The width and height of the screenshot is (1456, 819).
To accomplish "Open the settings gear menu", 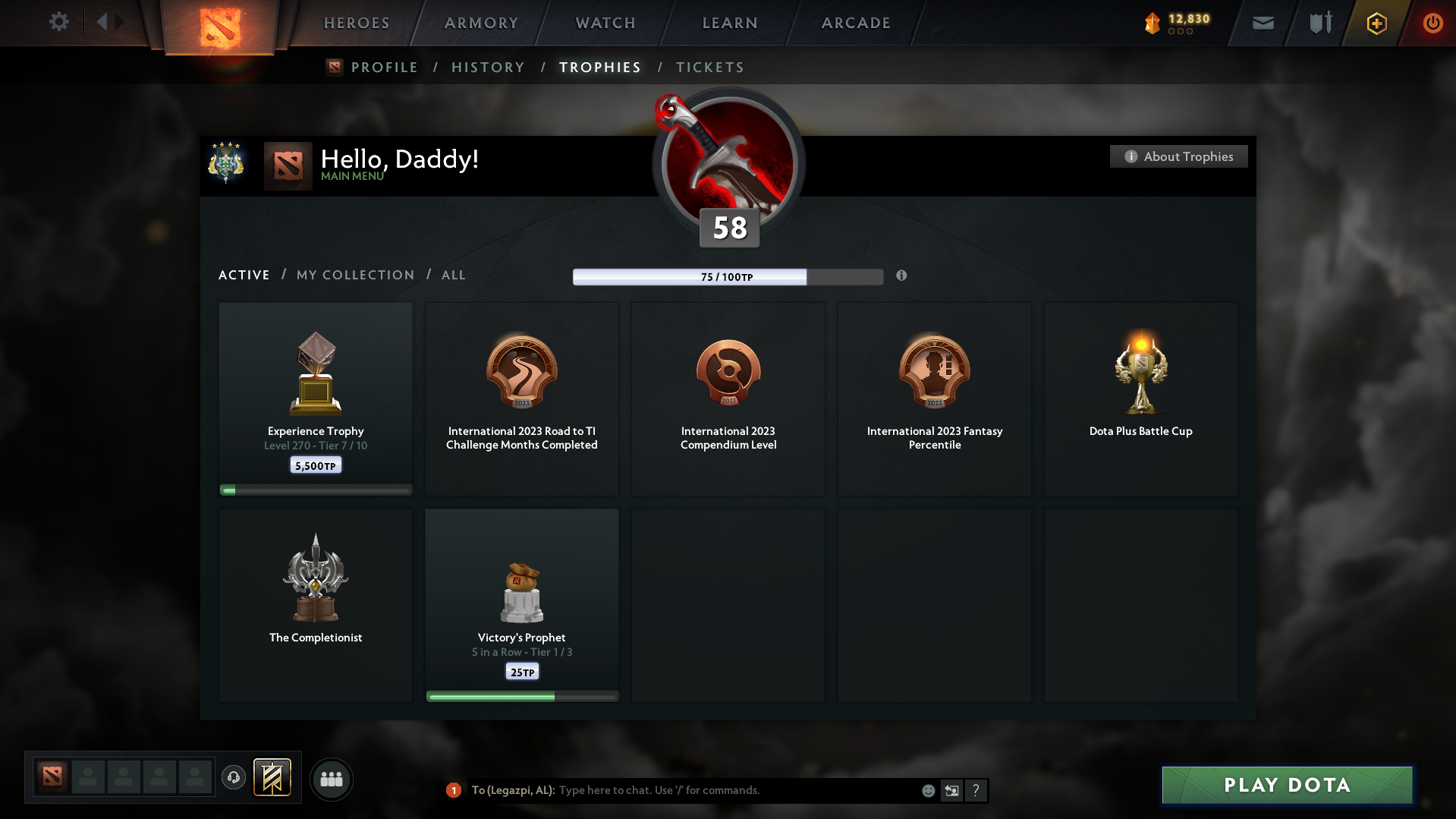I will click(59, 22).
